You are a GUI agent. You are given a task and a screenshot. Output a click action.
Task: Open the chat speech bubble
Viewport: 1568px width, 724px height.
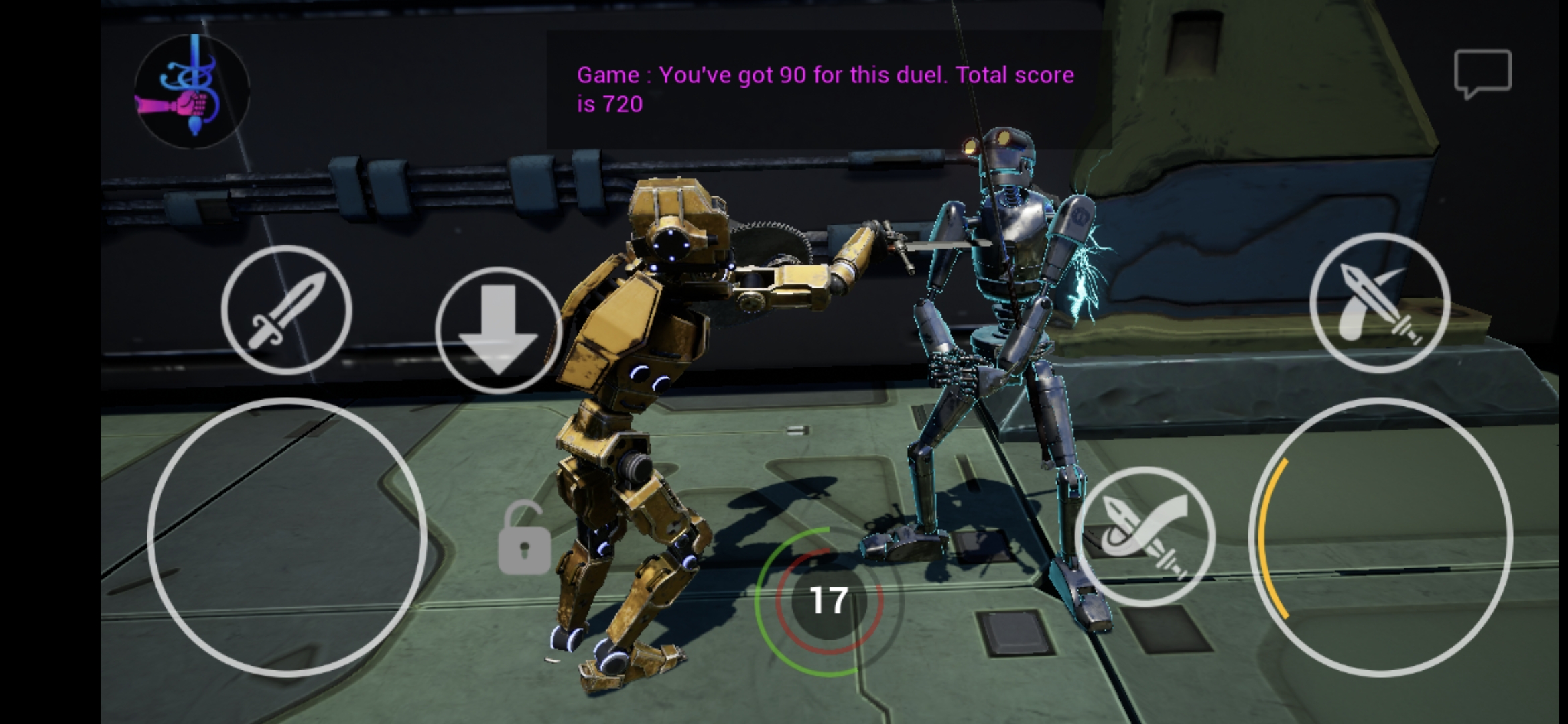pyautogui.click(x=1482, y=72)
